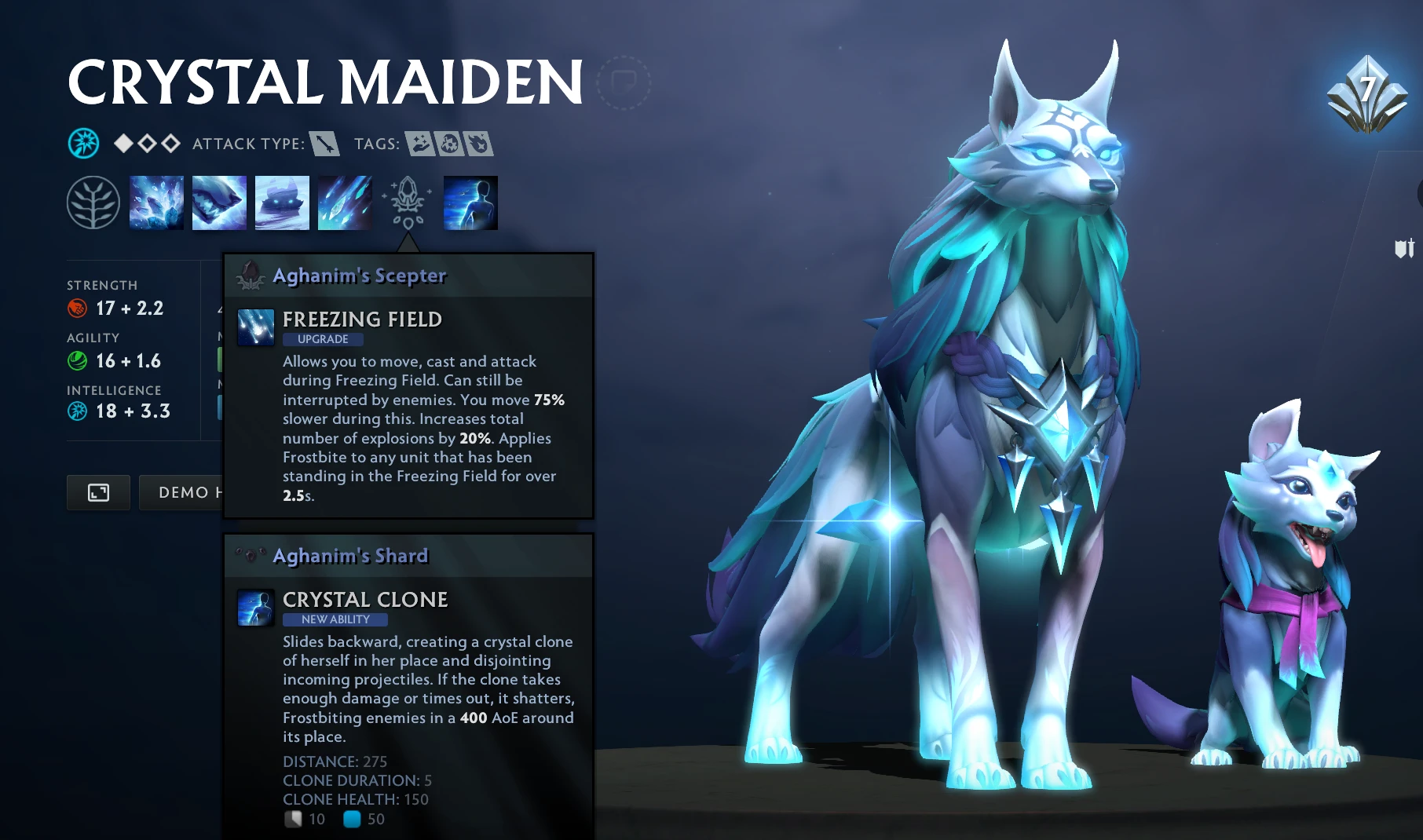This screenshot has width=1423, height=840.
Task: Click the ranged attack type icon
Action: pos(324,144)
